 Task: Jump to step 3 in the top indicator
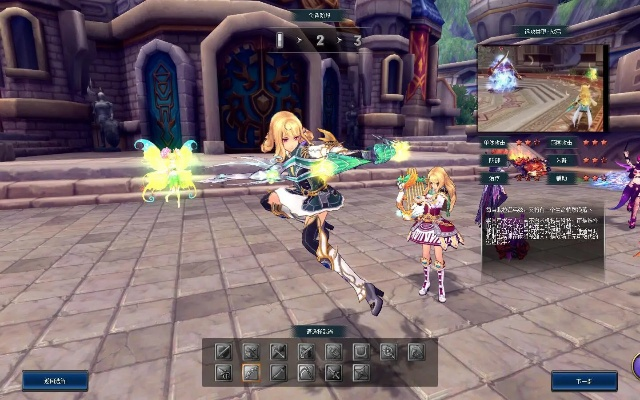pyautogui.click(x=357, y=41)
